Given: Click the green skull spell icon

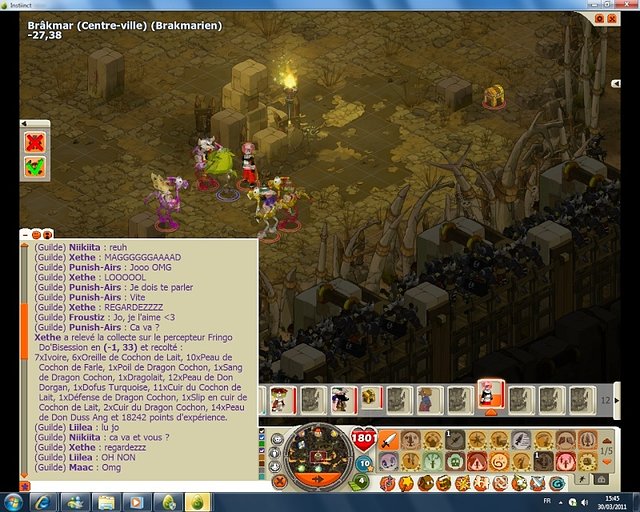Looking at the screenshot, I should (457, 462).
